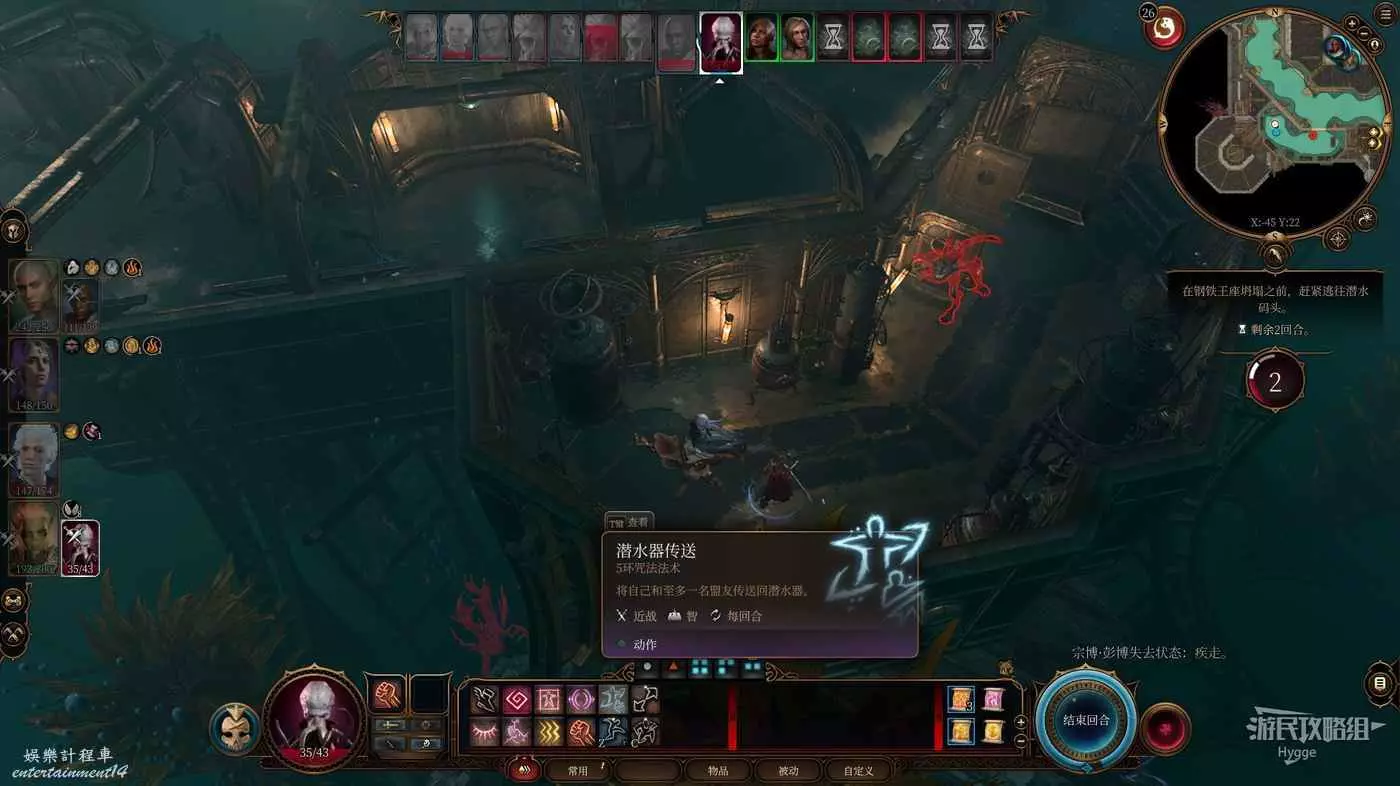Open the Custom (自定义) hotbar tab
This screenshot has width=1400, height=786.
click(x=857, y=771)
